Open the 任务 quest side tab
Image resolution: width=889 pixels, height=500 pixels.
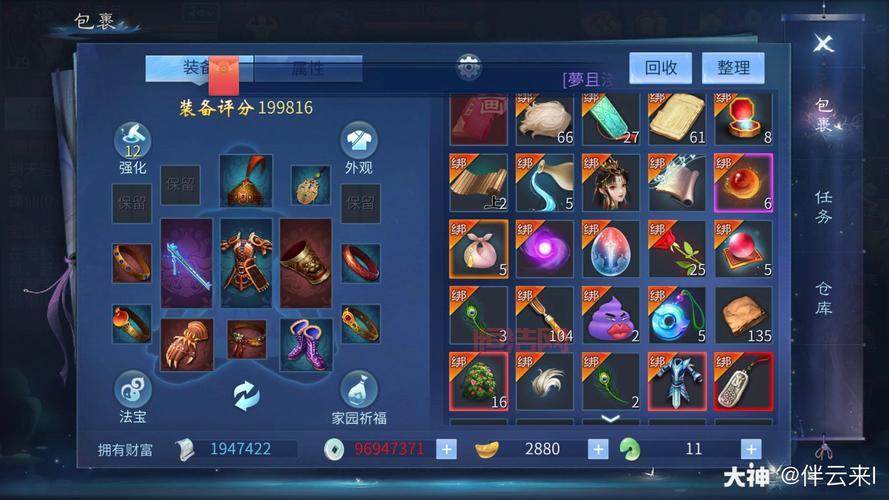[823, 207]
